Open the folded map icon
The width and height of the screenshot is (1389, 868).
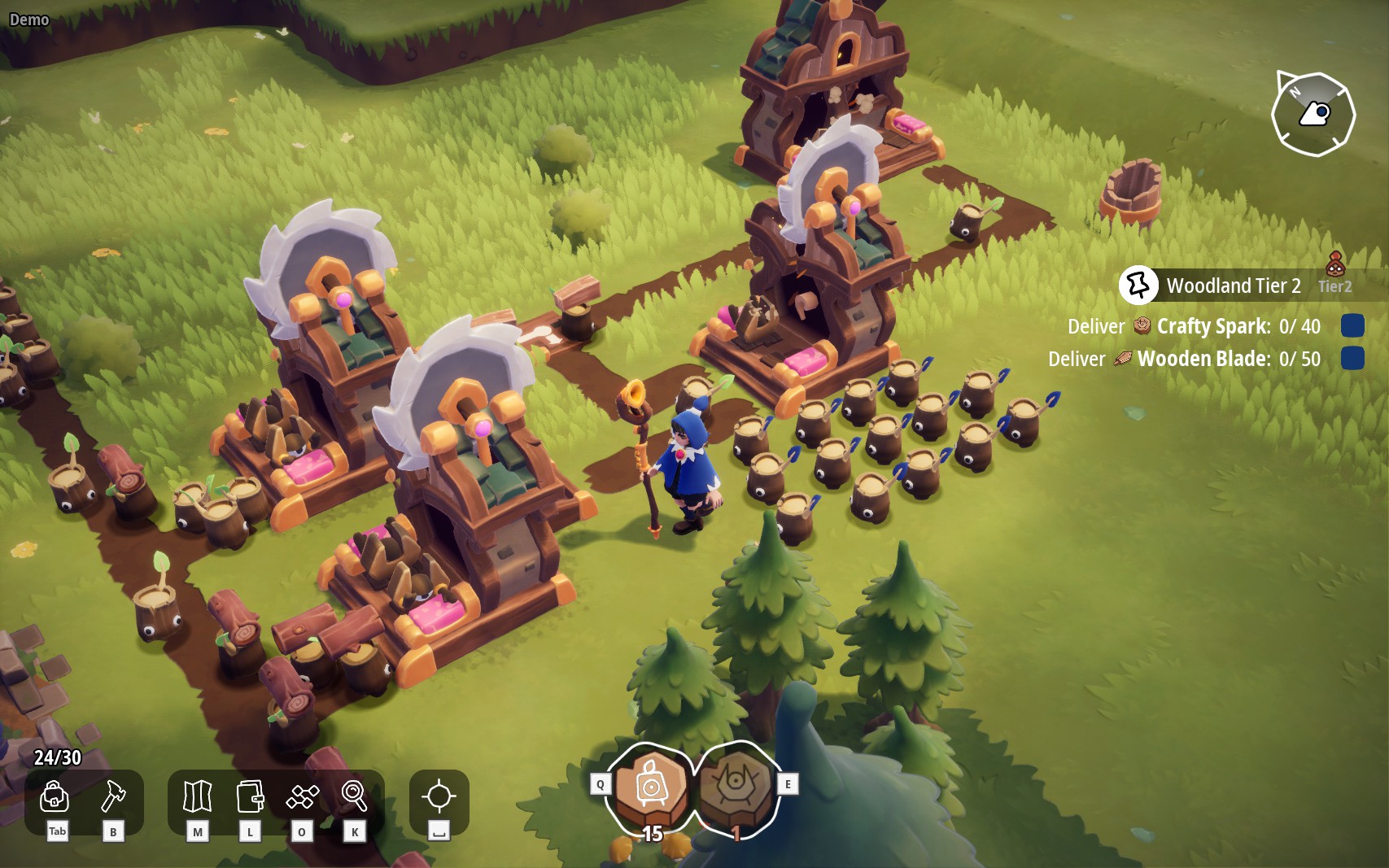tap(198, 797)
